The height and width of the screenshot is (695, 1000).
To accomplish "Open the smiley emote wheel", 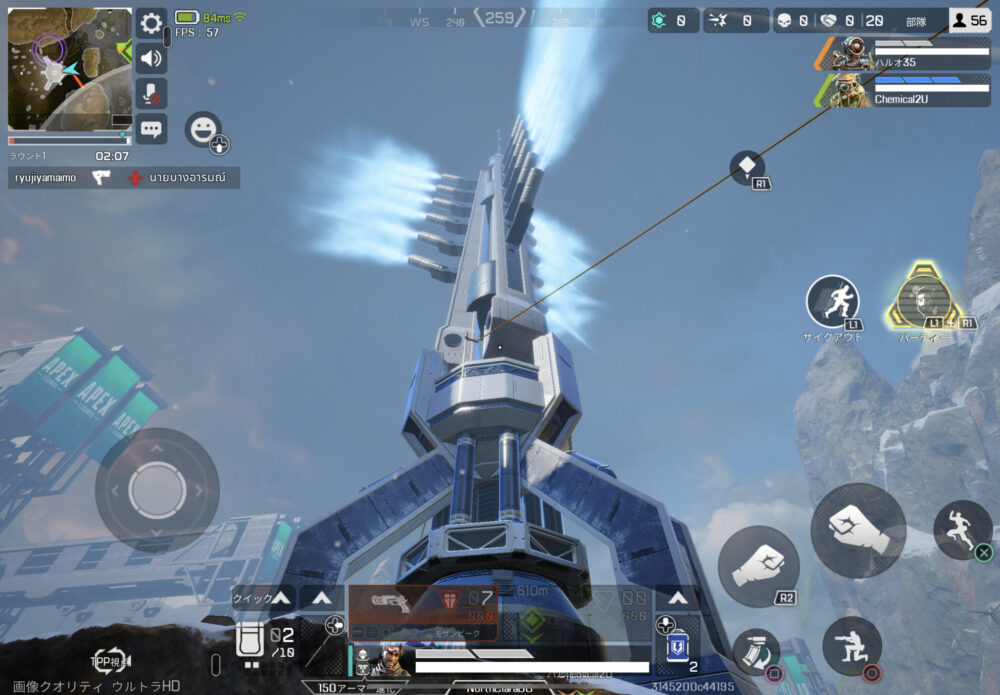I will [203, 130].
